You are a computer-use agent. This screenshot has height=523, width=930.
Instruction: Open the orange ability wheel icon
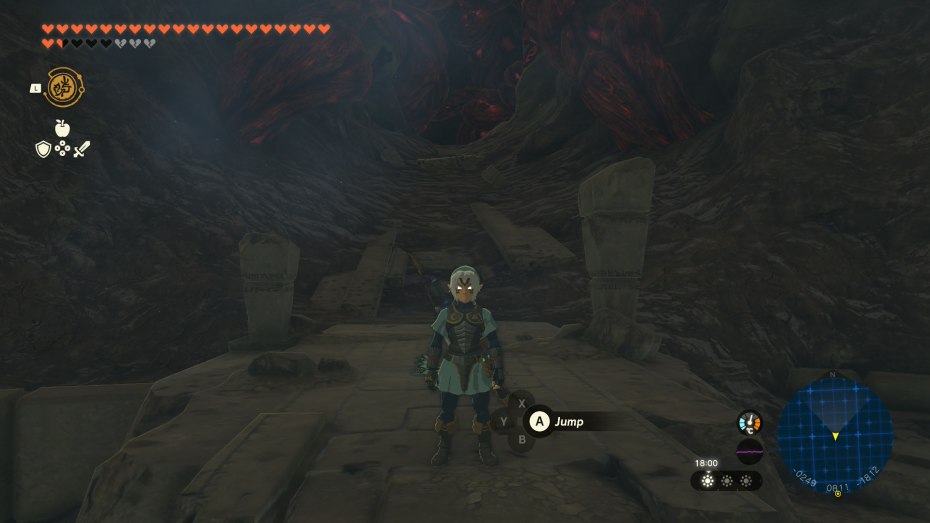(x=64, y=87)
